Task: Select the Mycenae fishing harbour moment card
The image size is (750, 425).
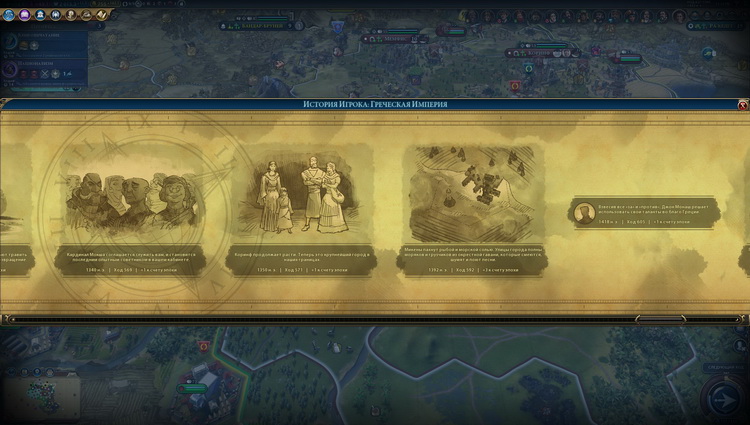Action: point(474,207)
